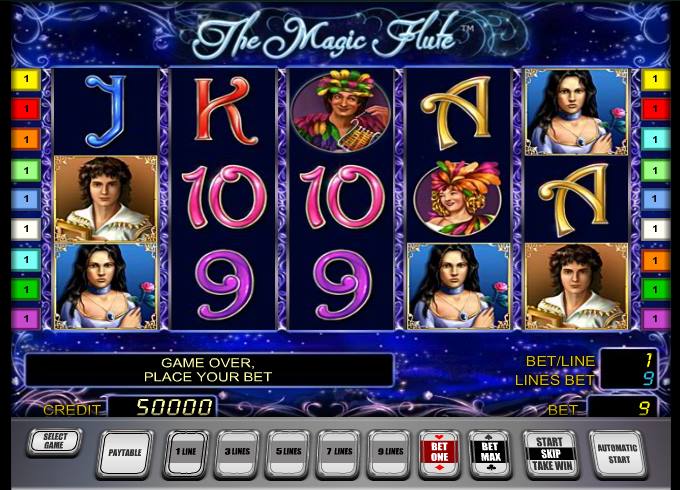Select the 3 Lines button

click(236, 452)
